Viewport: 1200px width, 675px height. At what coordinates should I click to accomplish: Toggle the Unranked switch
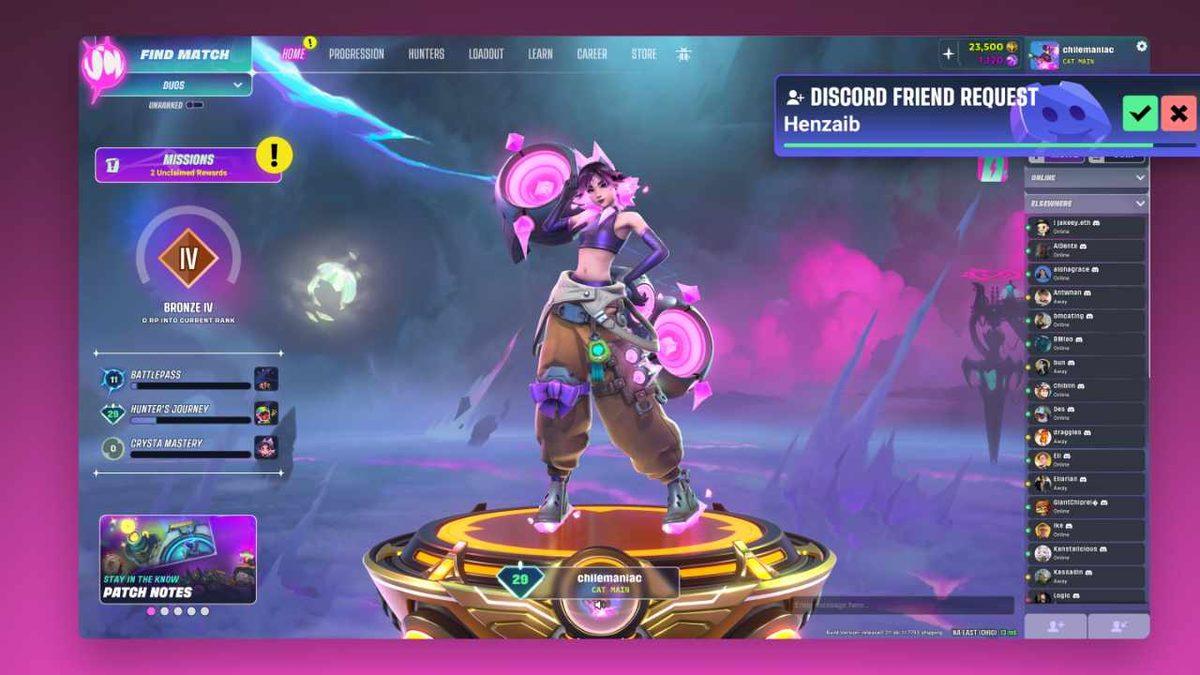click(x=194, y=104)
